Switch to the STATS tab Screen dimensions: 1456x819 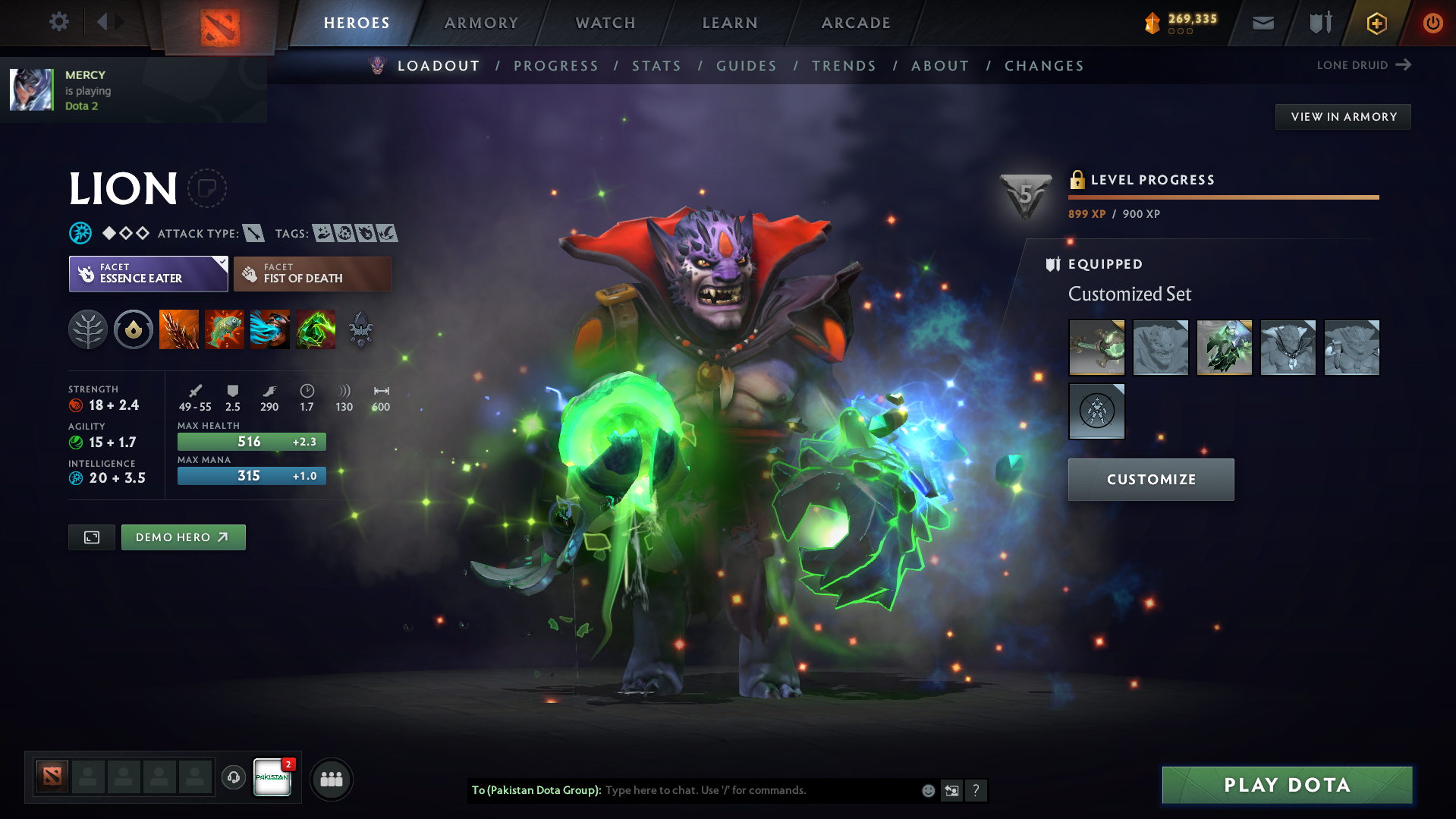coord(656,66)
